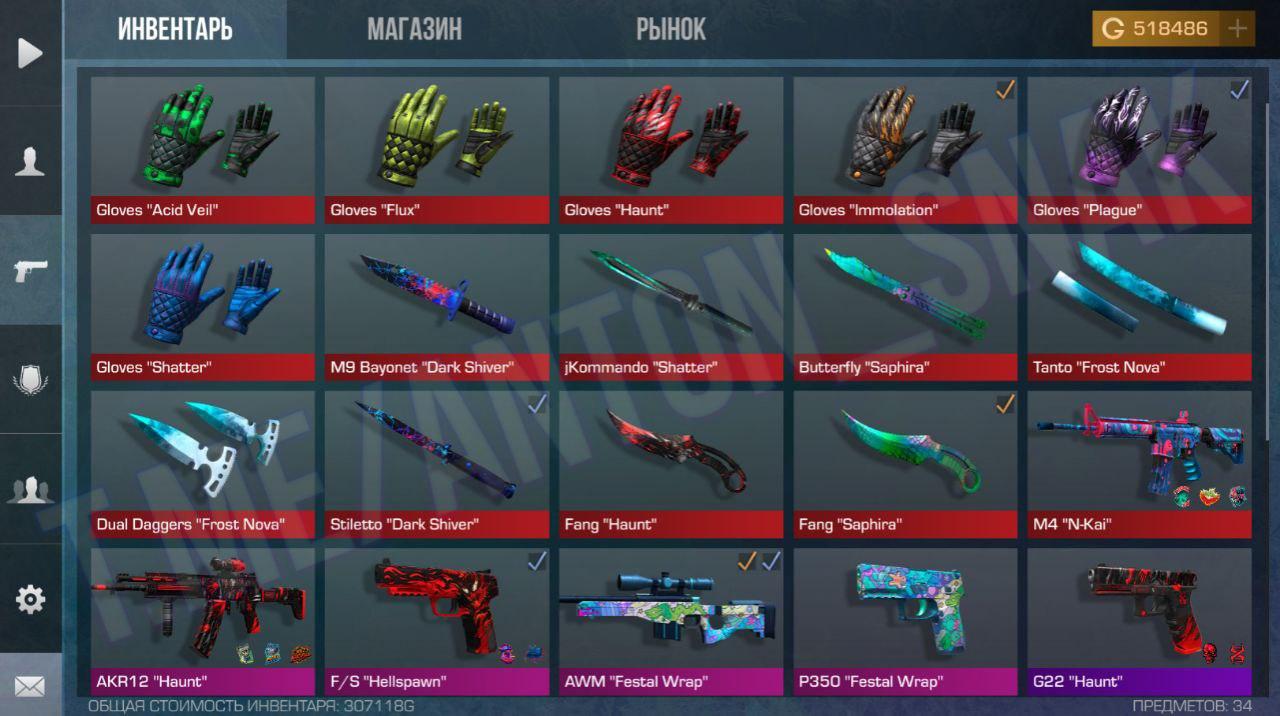Open the shield emblem sidebar section

coord(30,380)
